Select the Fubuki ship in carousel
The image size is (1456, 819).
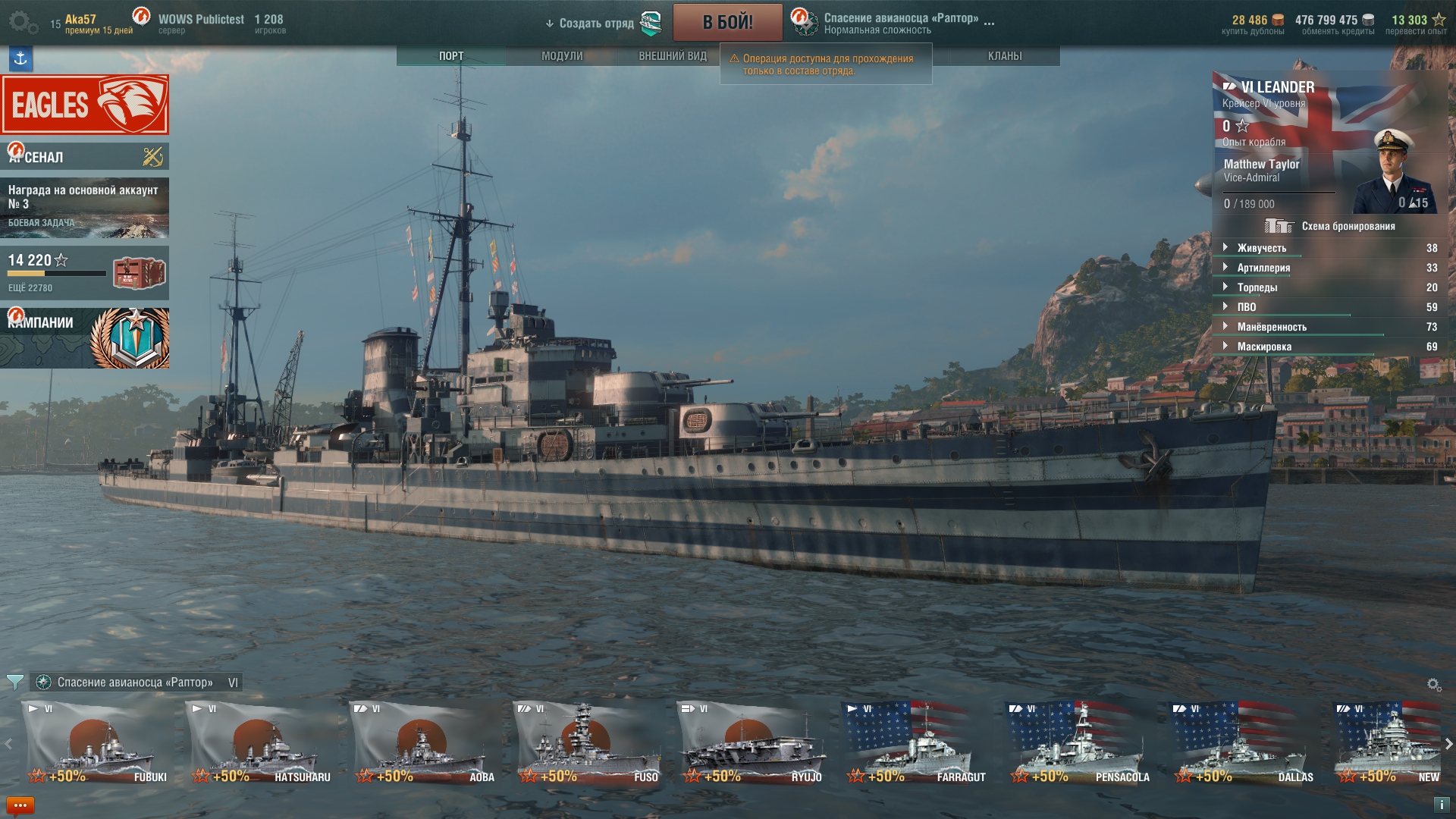97,743
